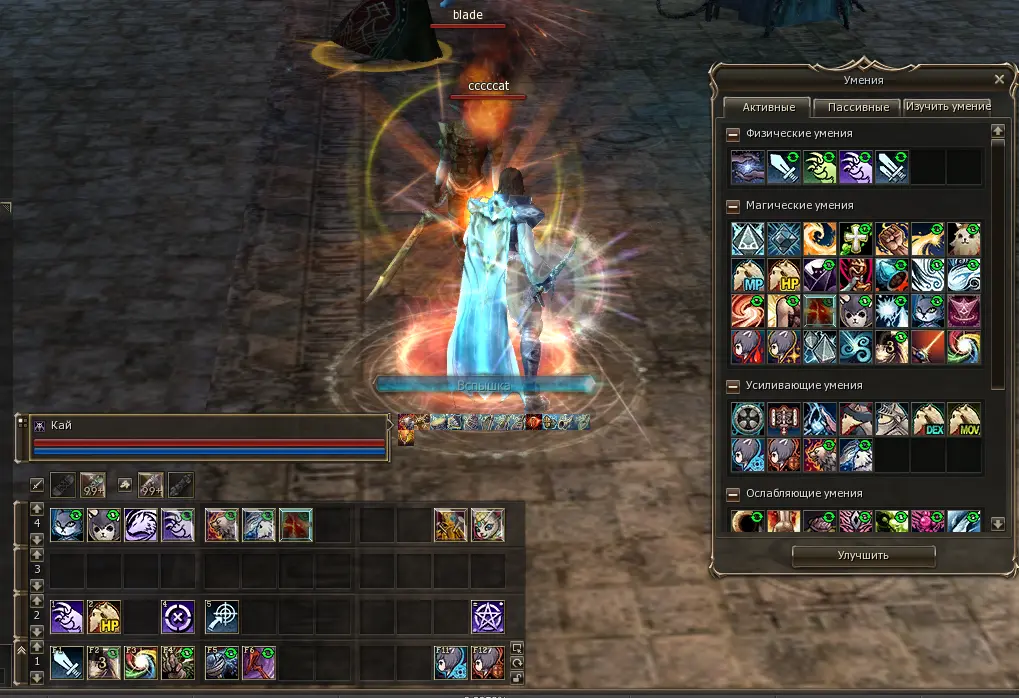This screenshot has width=1019, height=698.
Task: Activate the purple circle-X skill slot
Action: (x=177, y=617)
